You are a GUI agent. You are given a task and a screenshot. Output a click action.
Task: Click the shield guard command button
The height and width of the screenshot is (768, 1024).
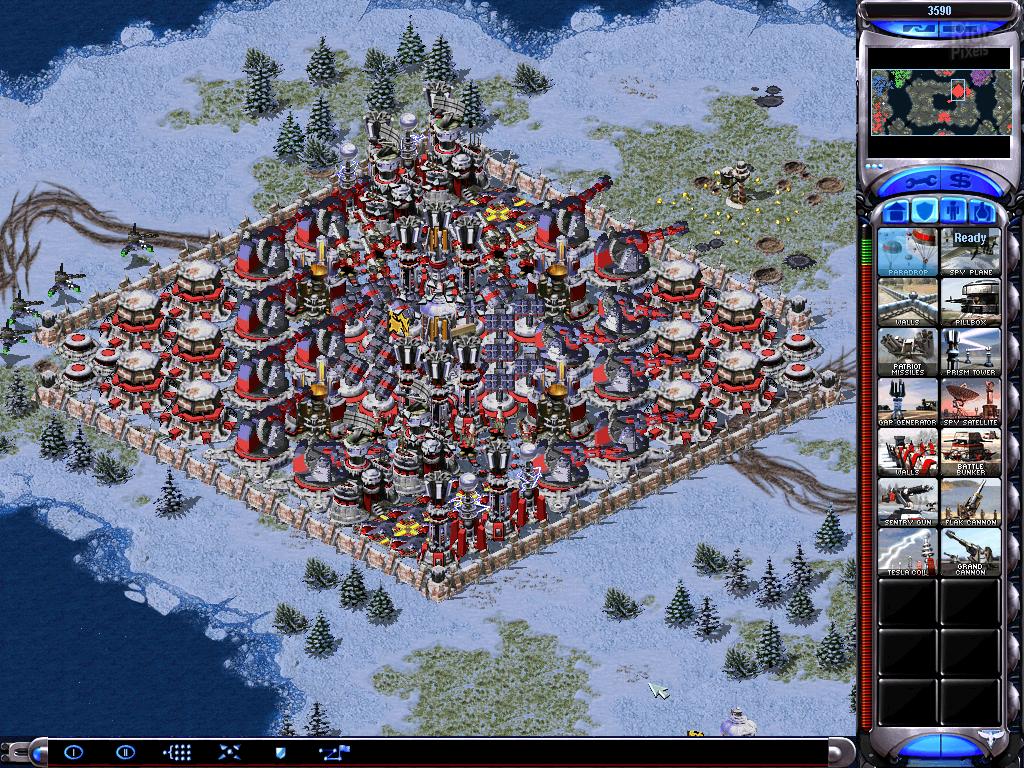(280, 751)
